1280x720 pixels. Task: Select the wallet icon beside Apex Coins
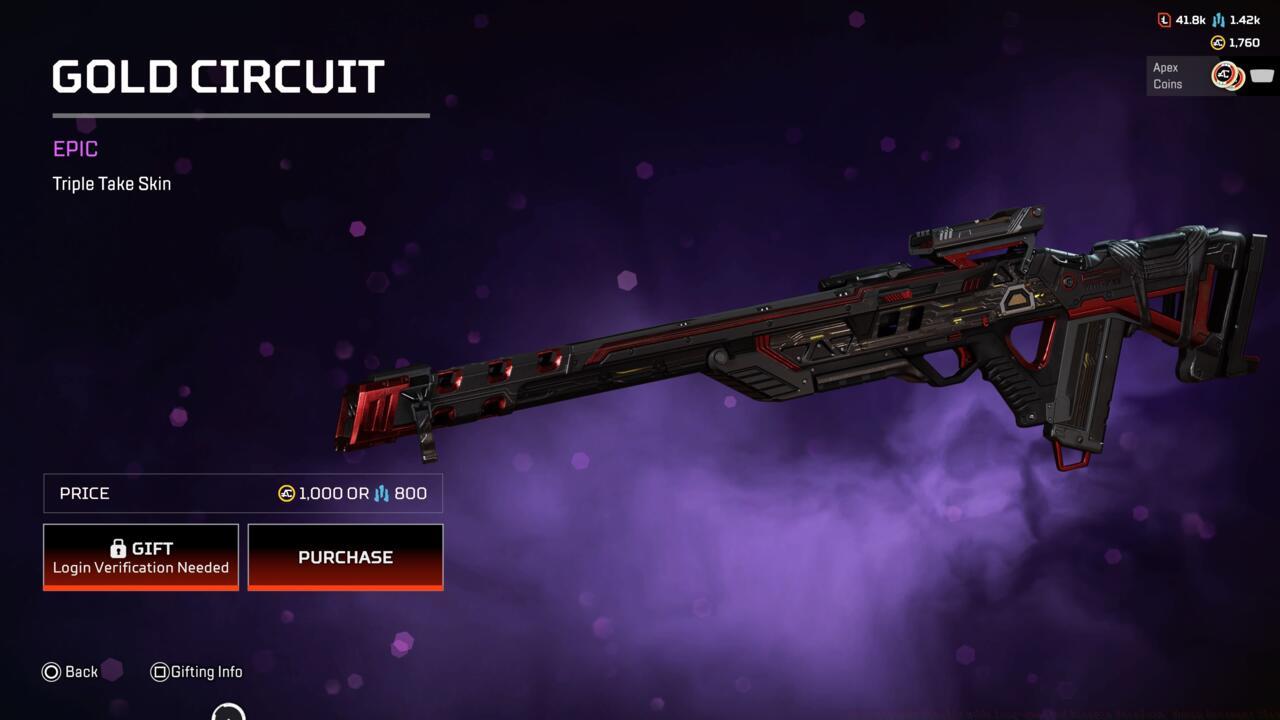click(x=1262, y=76)
